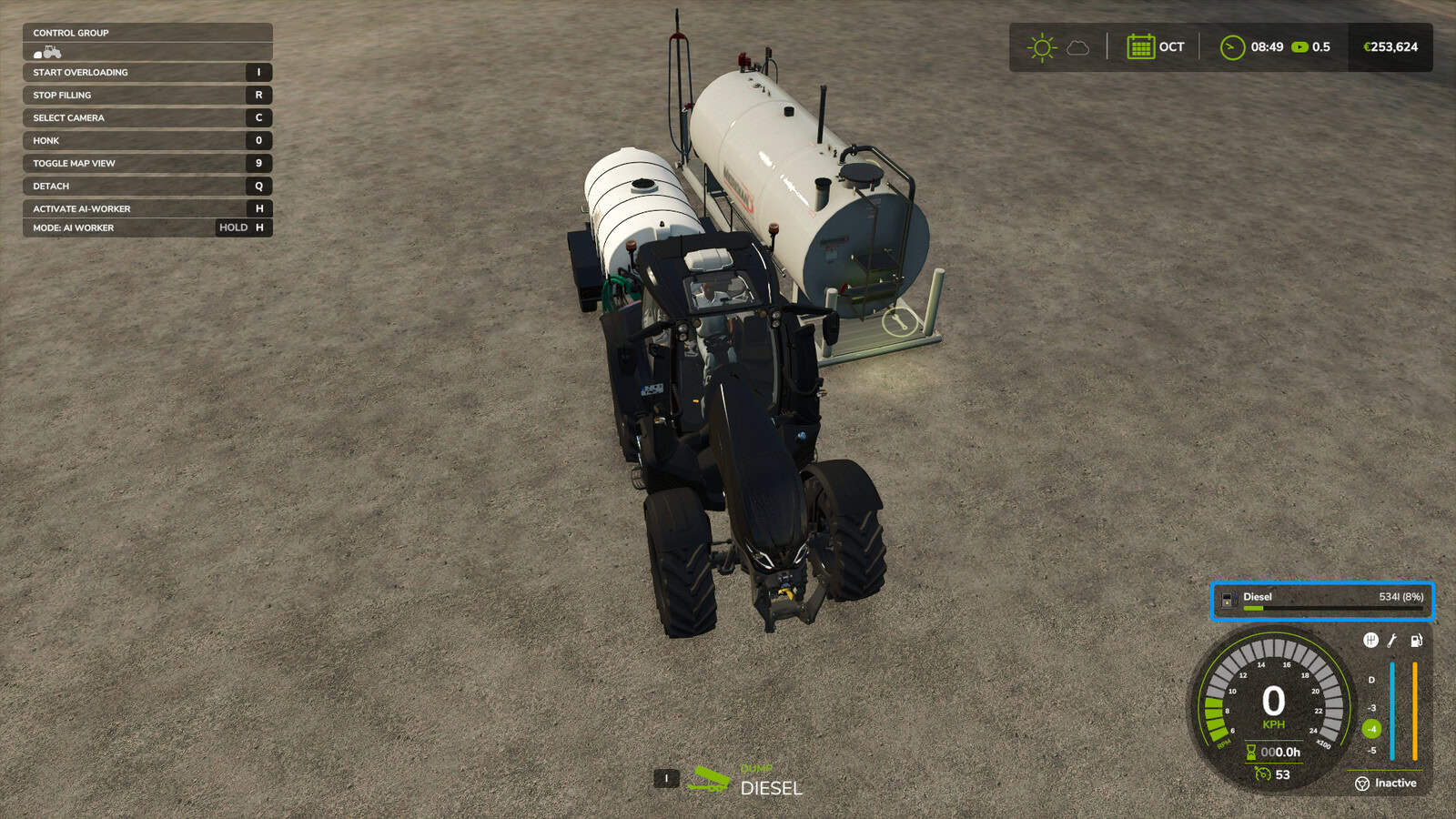1456x819 pixels.
Task: Open the sunny weather forecast icon
Action: 1042,47
